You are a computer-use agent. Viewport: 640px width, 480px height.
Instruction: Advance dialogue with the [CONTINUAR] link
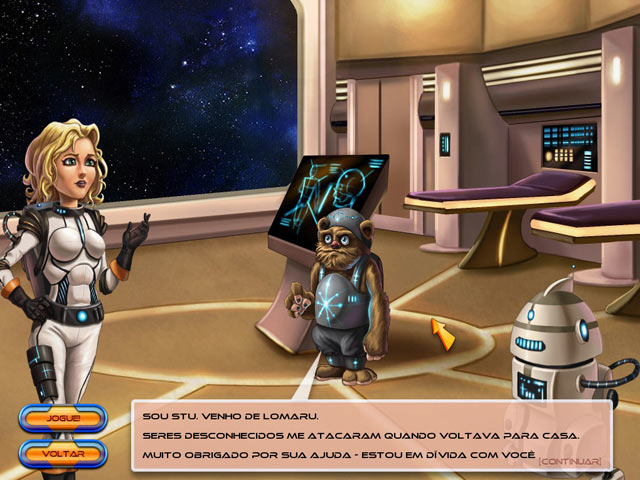569,461
